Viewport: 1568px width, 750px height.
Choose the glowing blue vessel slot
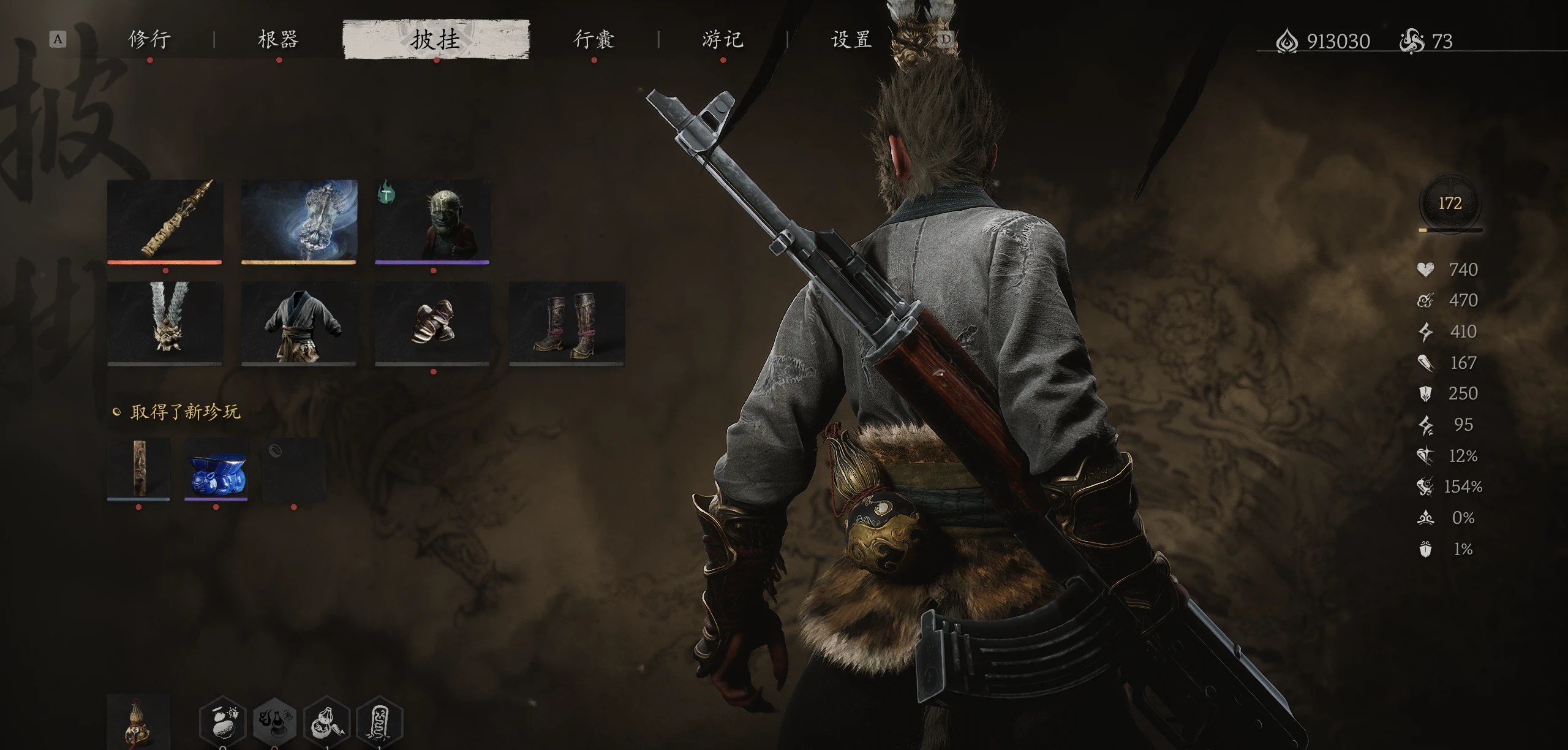click(299, 221)
